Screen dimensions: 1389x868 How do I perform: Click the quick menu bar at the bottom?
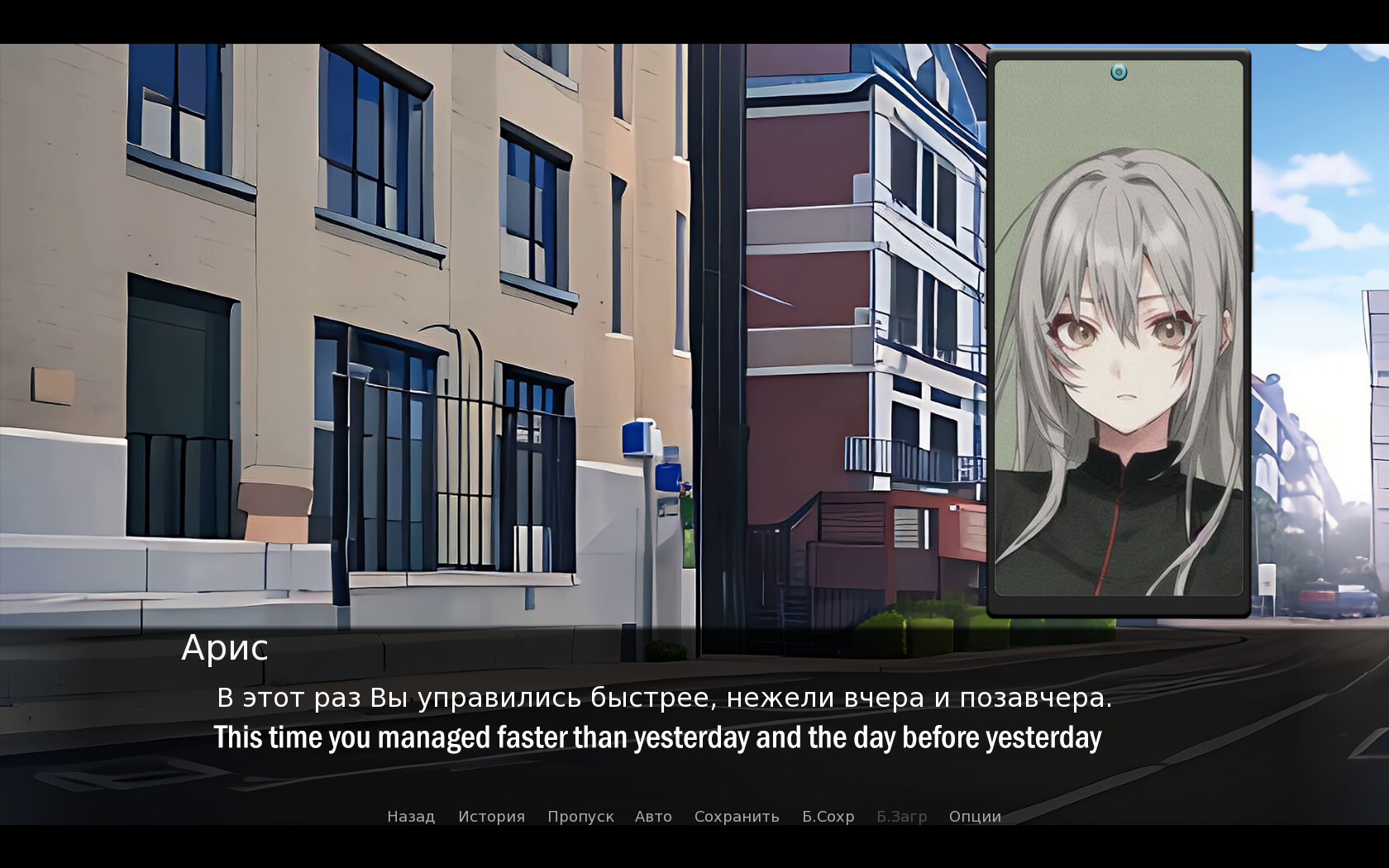point(693,816)
